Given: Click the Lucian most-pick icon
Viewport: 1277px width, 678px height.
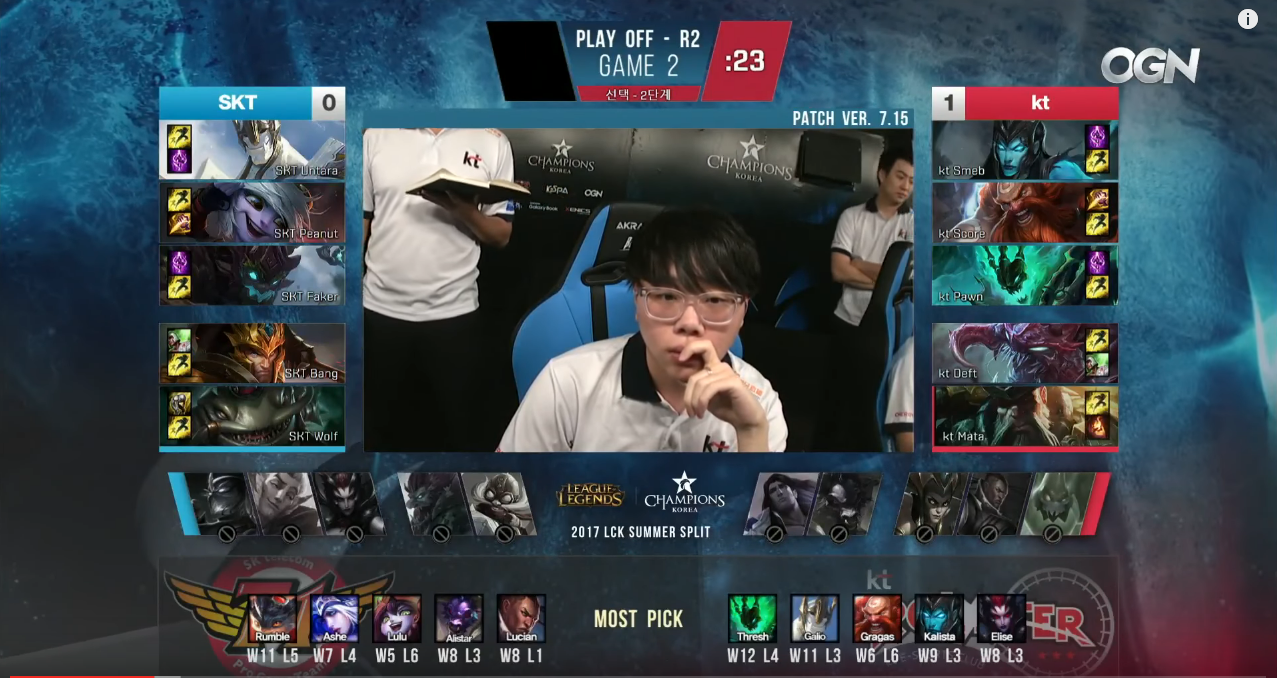Looking at the screenshot, I should 521,619.
